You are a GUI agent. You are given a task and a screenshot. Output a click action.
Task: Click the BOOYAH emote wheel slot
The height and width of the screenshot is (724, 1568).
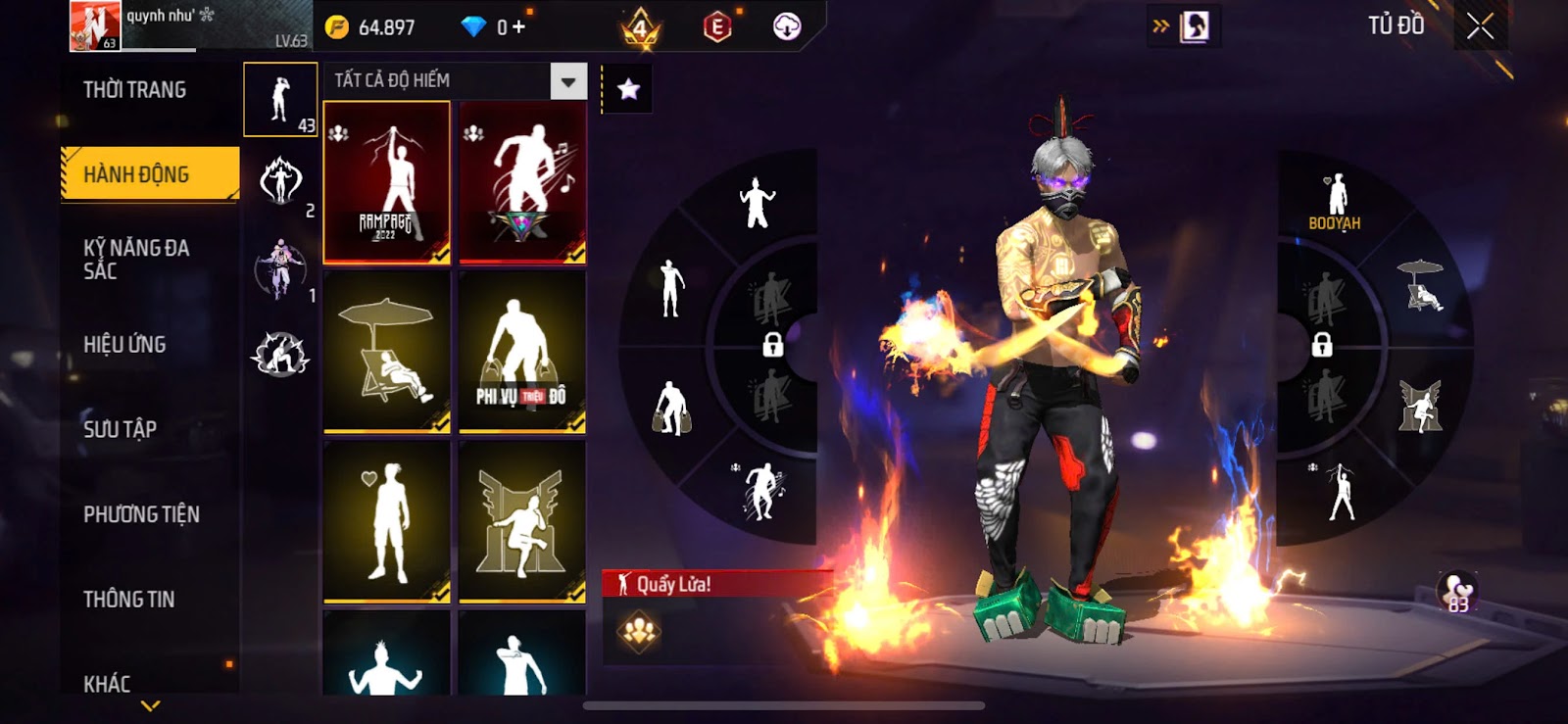(1335, 203)
